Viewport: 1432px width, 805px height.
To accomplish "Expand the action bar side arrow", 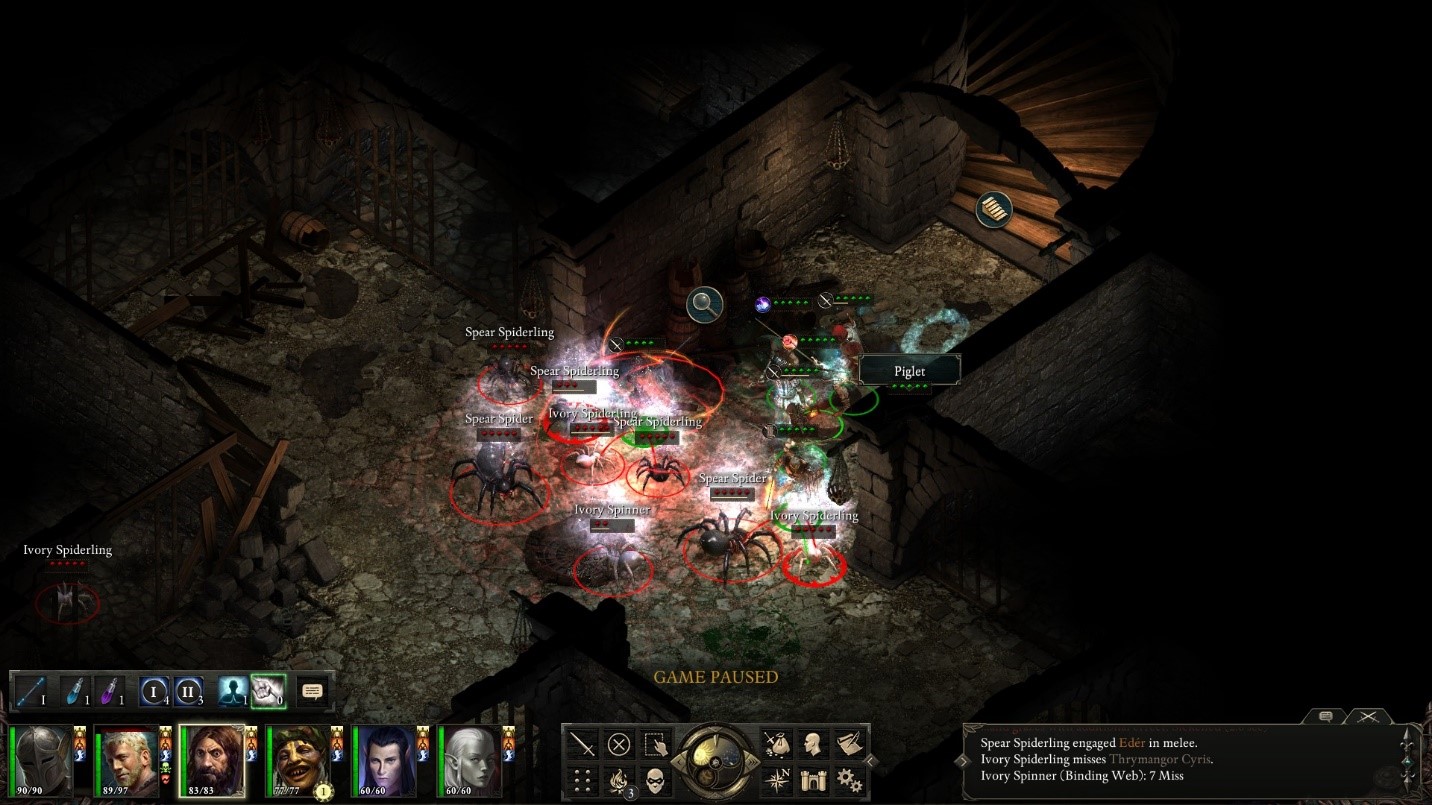I will [x=870, y=760].
